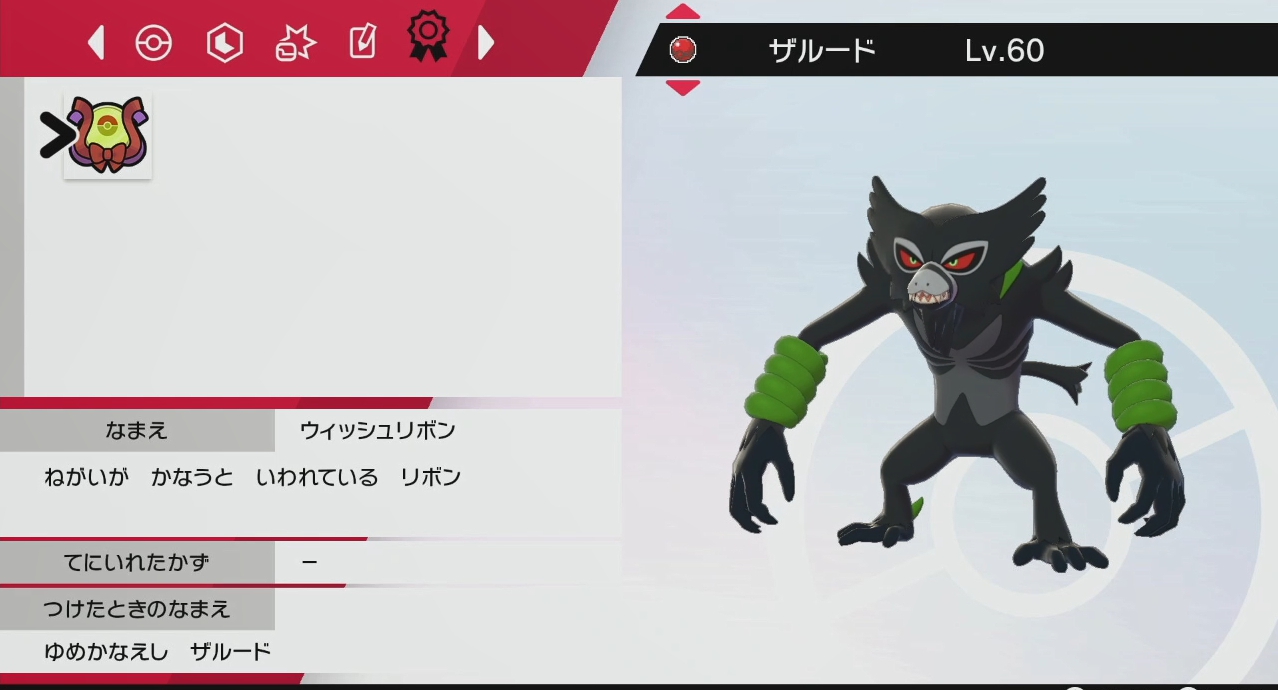Open the moves tab with burst icon
Image resolution: width=1278 pixels, height=690 pixels.
coord(294,43)
